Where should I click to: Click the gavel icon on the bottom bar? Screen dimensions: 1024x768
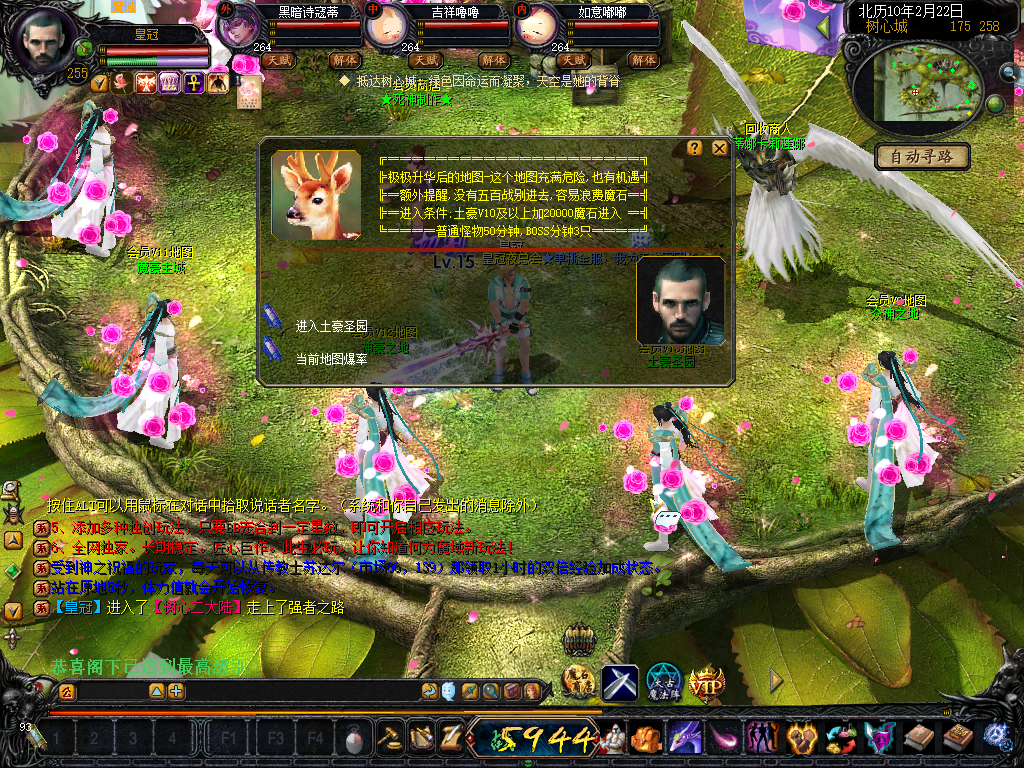click(x=388, y=738)
